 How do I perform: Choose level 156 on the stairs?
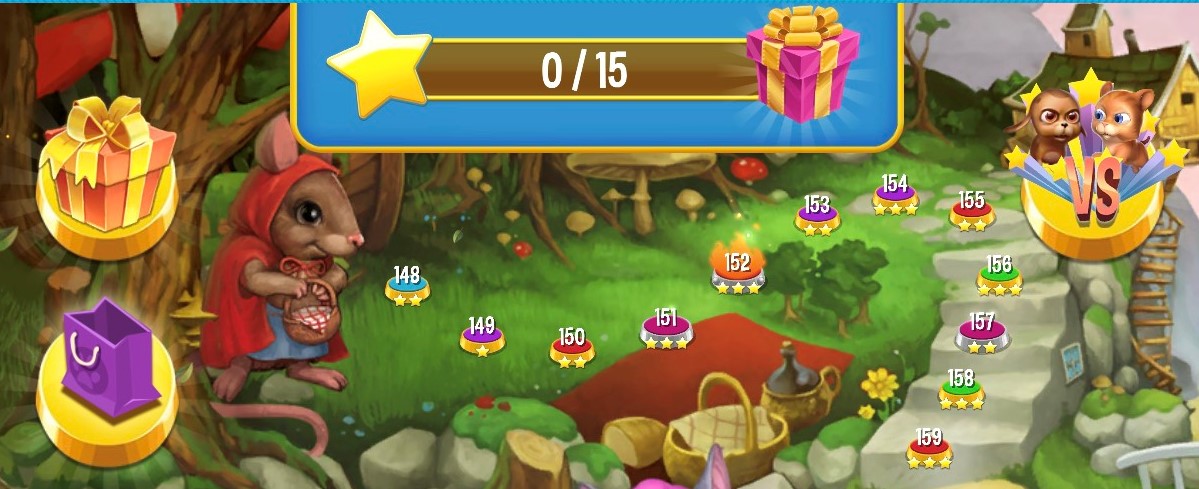999,276
